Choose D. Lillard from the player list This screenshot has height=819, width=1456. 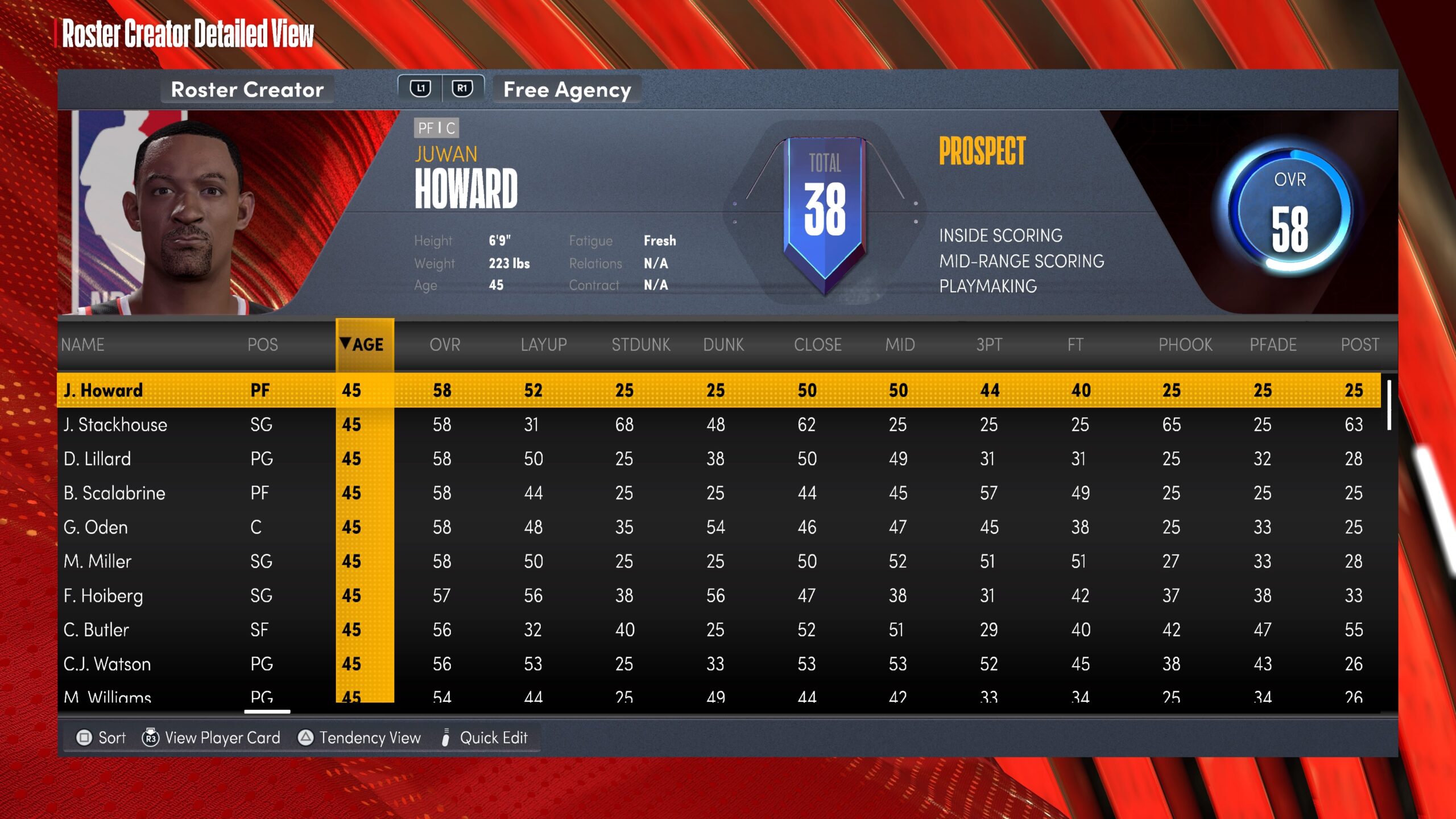tap(97, 459)
